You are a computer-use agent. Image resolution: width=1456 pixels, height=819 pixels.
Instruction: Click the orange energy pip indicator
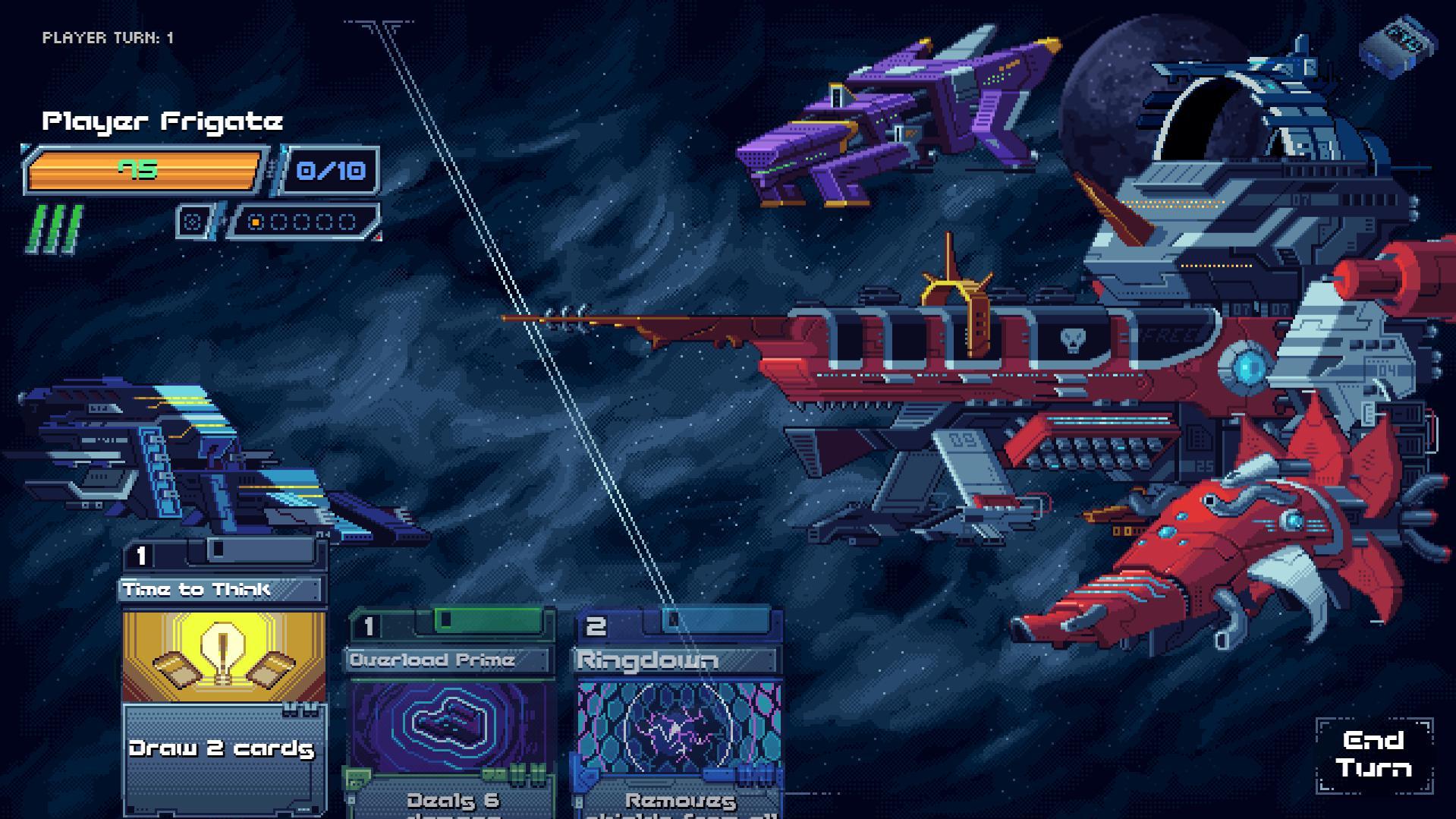[x=253, y=222]
